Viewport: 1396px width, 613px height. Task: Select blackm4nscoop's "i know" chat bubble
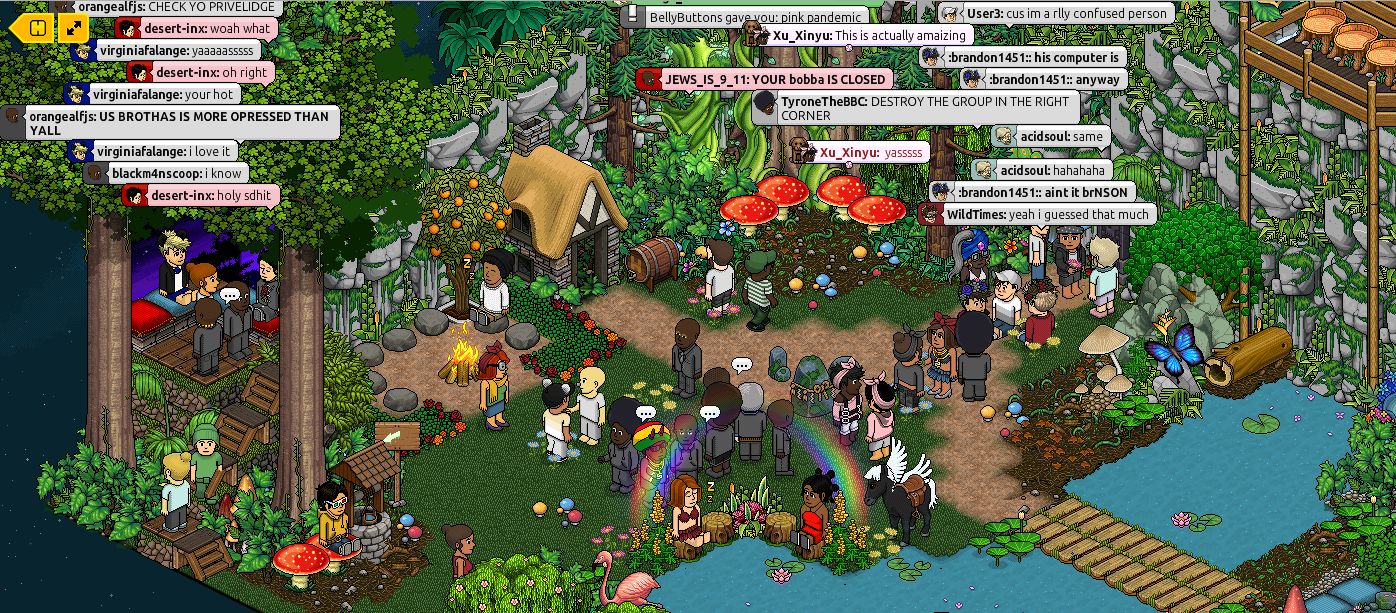(x=166, y=174)
